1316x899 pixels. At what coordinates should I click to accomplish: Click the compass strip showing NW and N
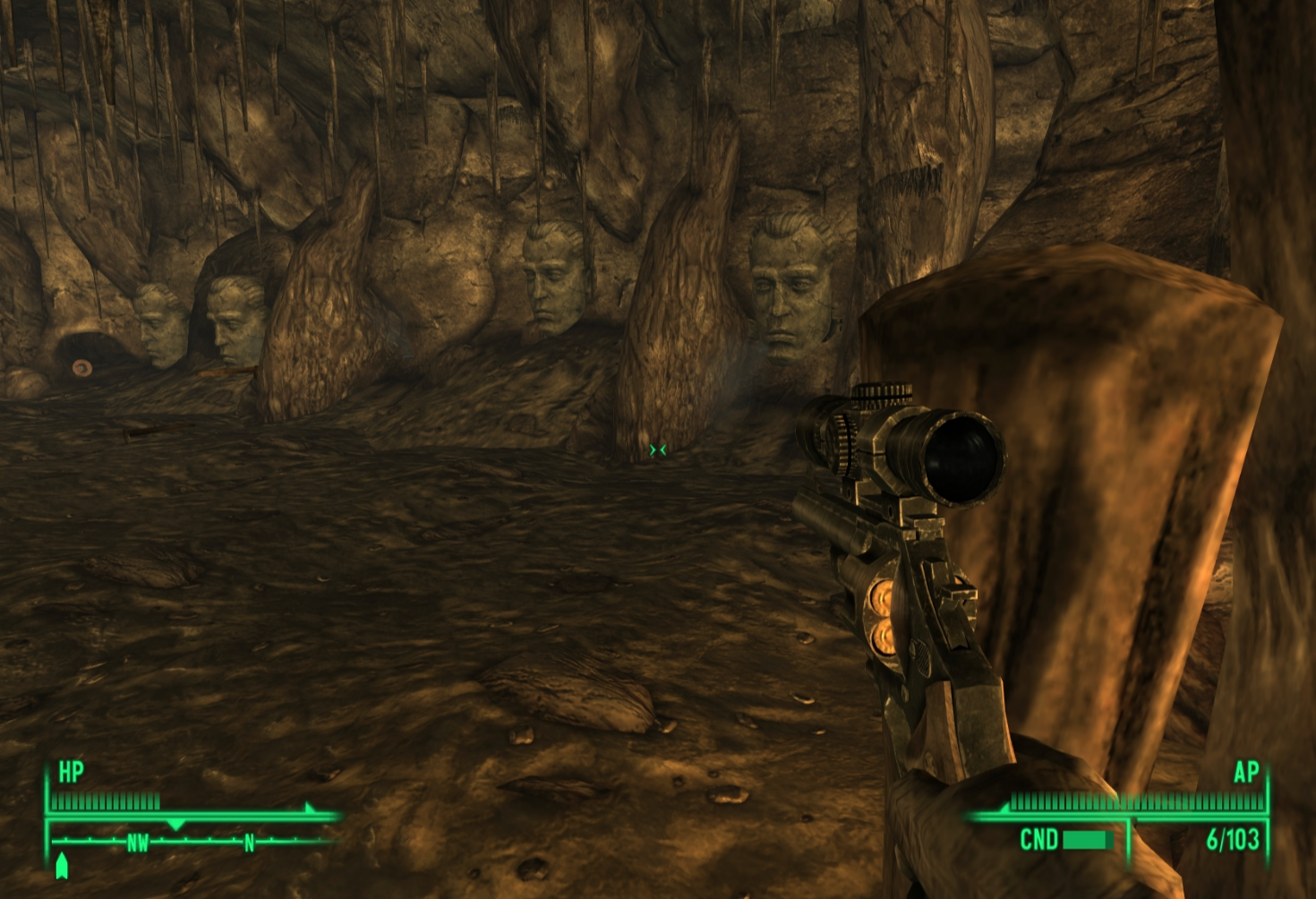coord(192,842)
